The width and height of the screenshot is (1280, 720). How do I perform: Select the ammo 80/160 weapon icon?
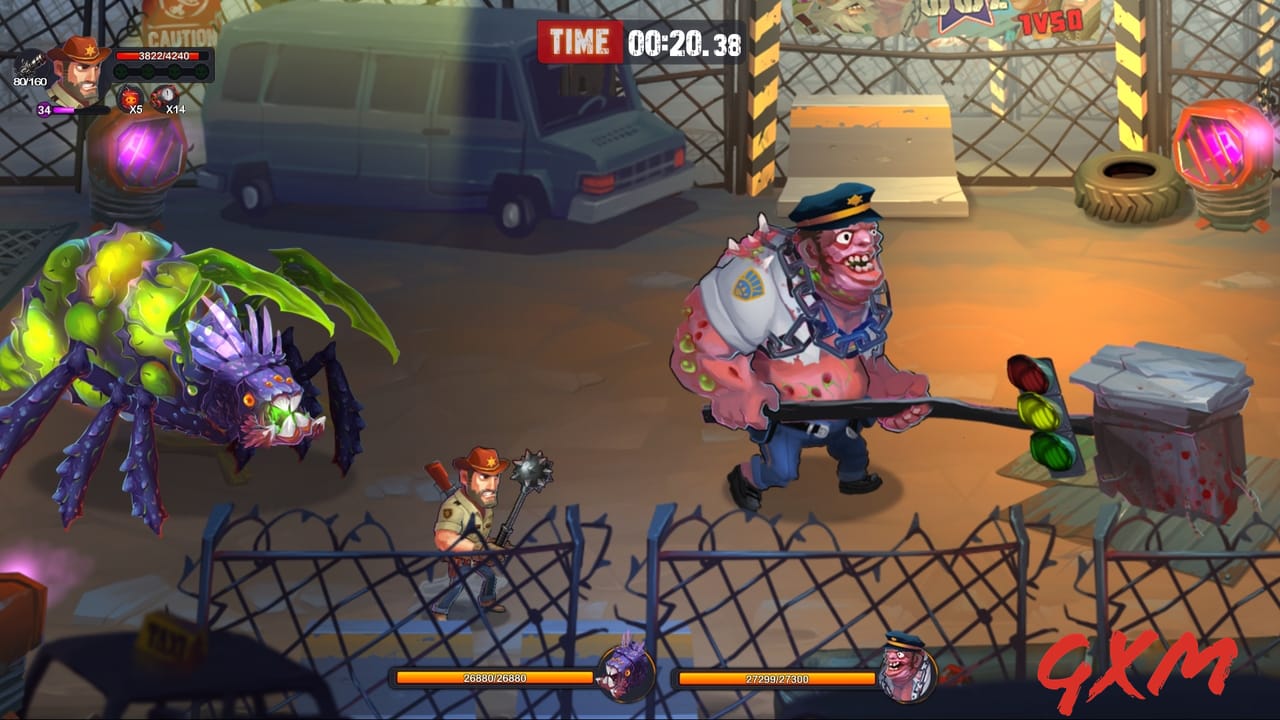click(x=32, y=62)
